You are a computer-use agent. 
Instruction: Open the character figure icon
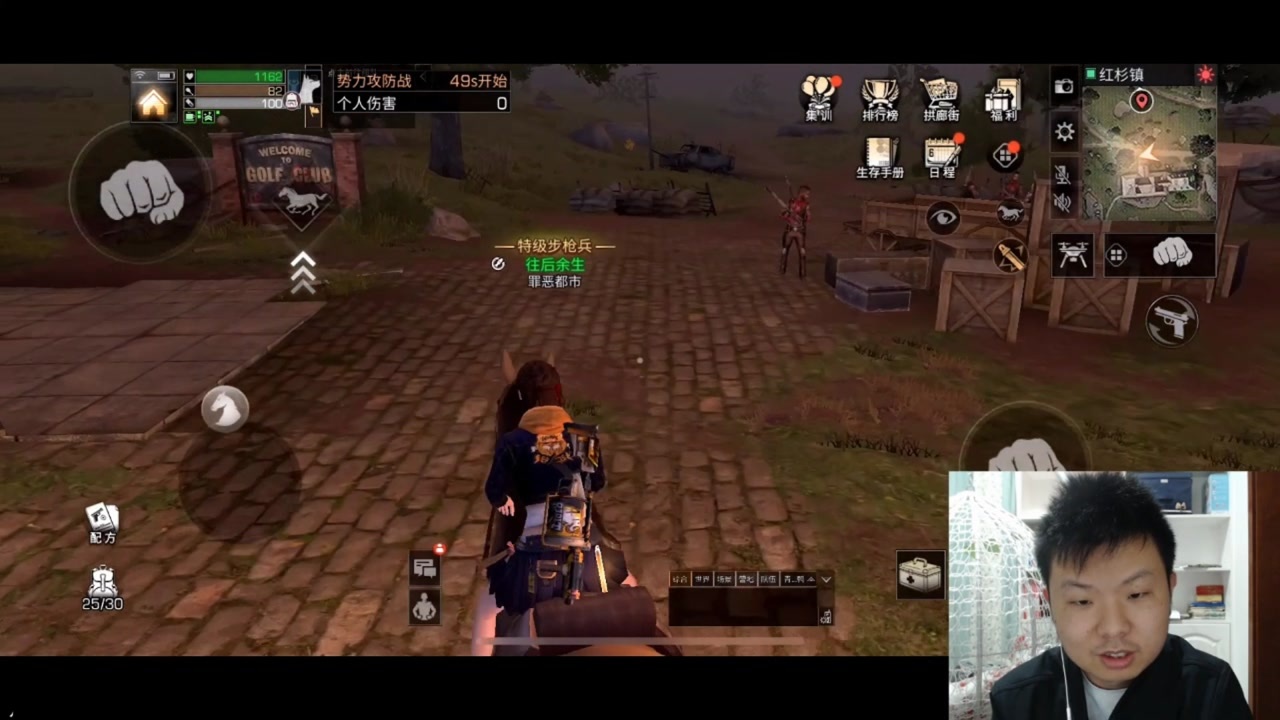coord(425,606)
